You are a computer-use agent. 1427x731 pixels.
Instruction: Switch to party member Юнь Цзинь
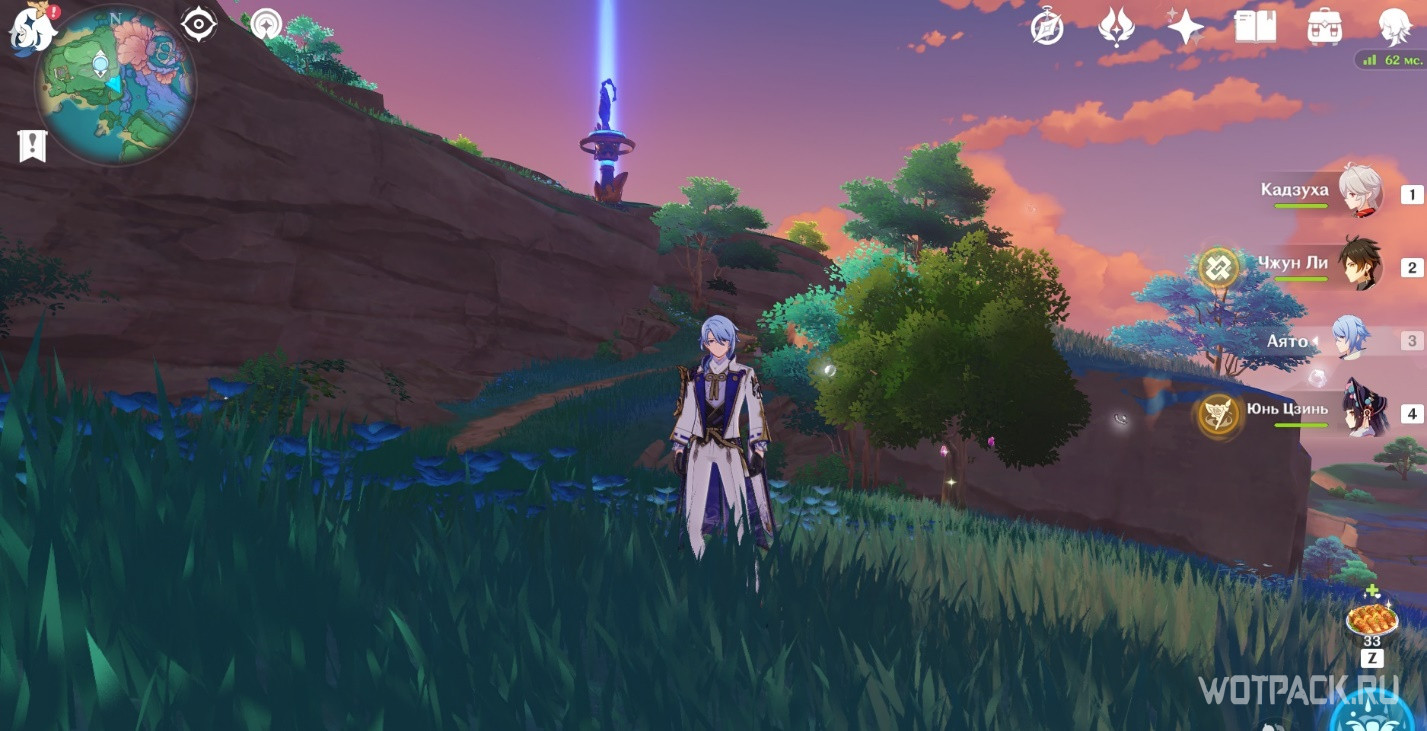(x=1360, y=411)
